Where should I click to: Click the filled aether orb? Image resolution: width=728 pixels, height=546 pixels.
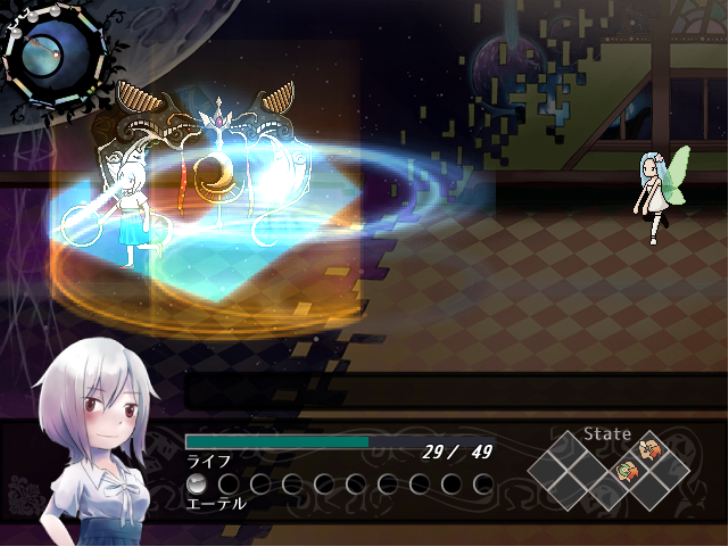click(197, 484)
